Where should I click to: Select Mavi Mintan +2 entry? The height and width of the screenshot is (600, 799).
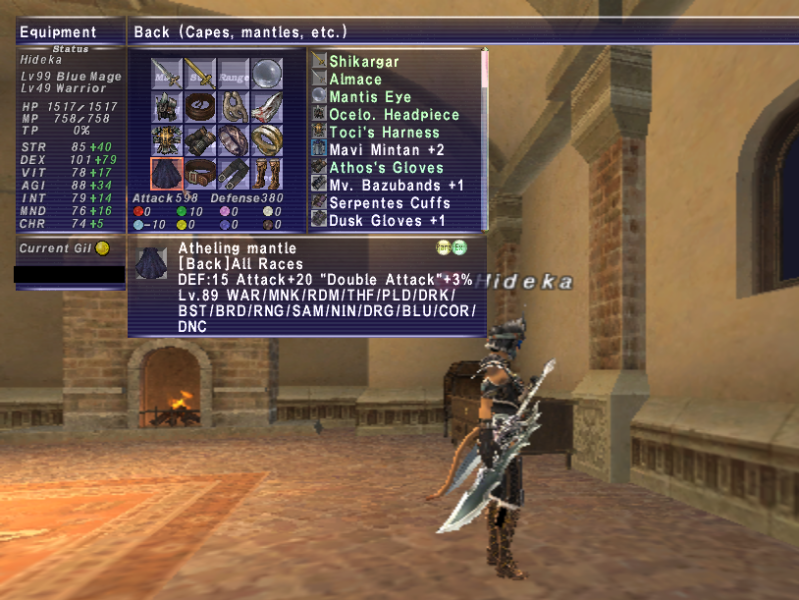click(x=384, y=150)
